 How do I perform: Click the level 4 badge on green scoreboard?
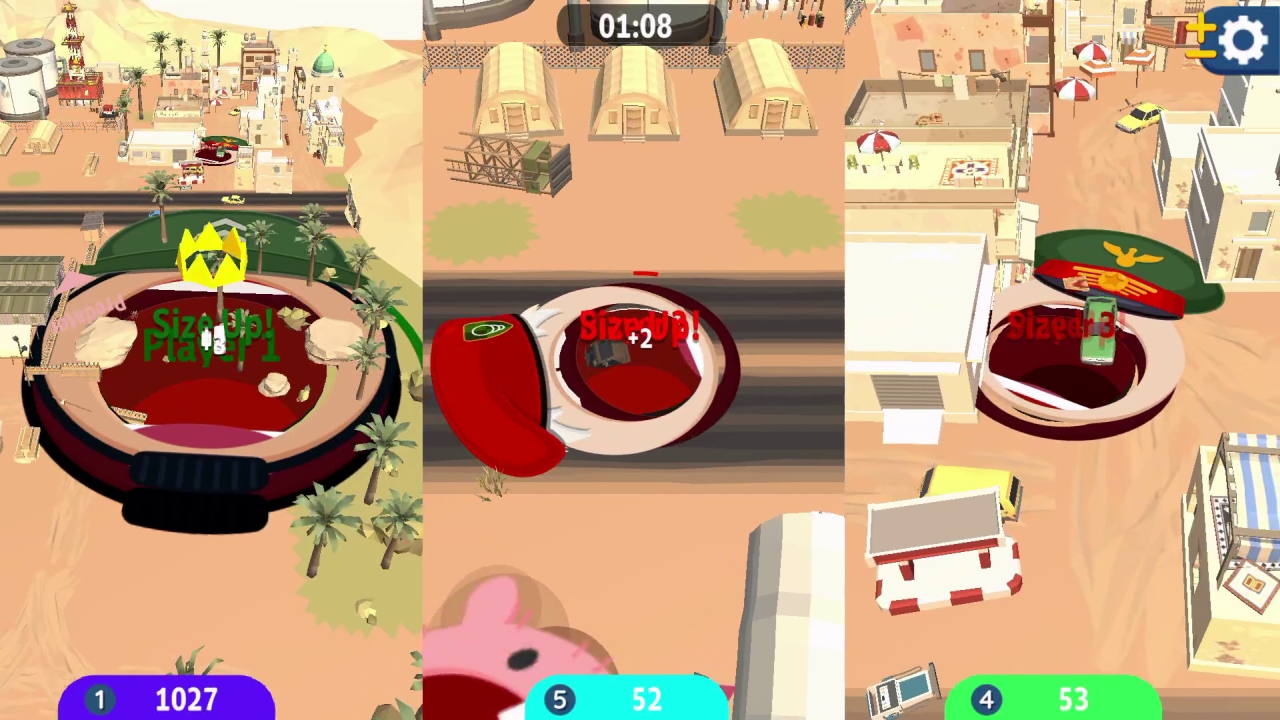989,699
